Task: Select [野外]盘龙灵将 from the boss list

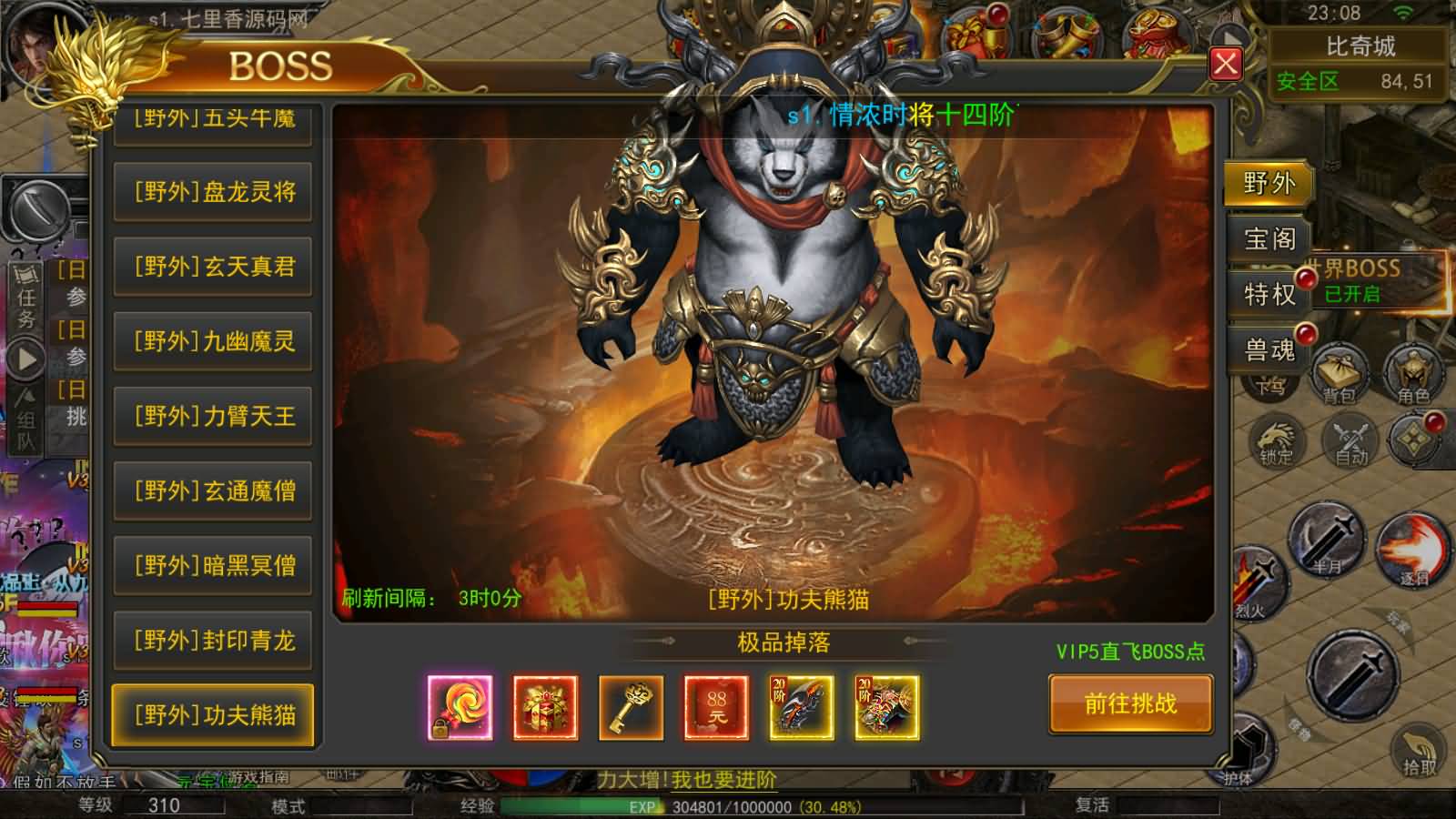Action: [x=214, y=192]
